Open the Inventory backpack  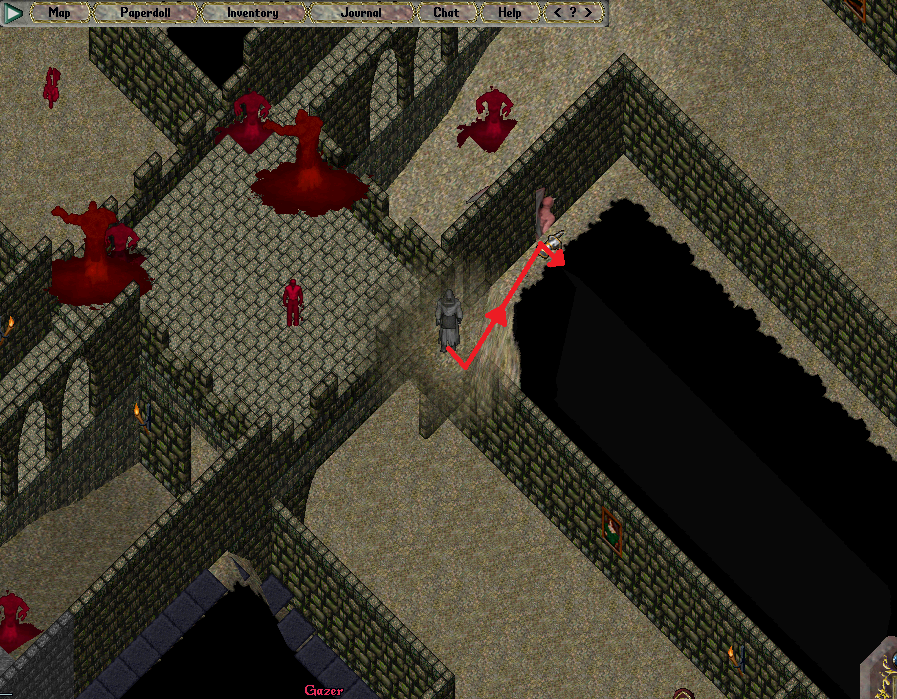click(252, 13)
